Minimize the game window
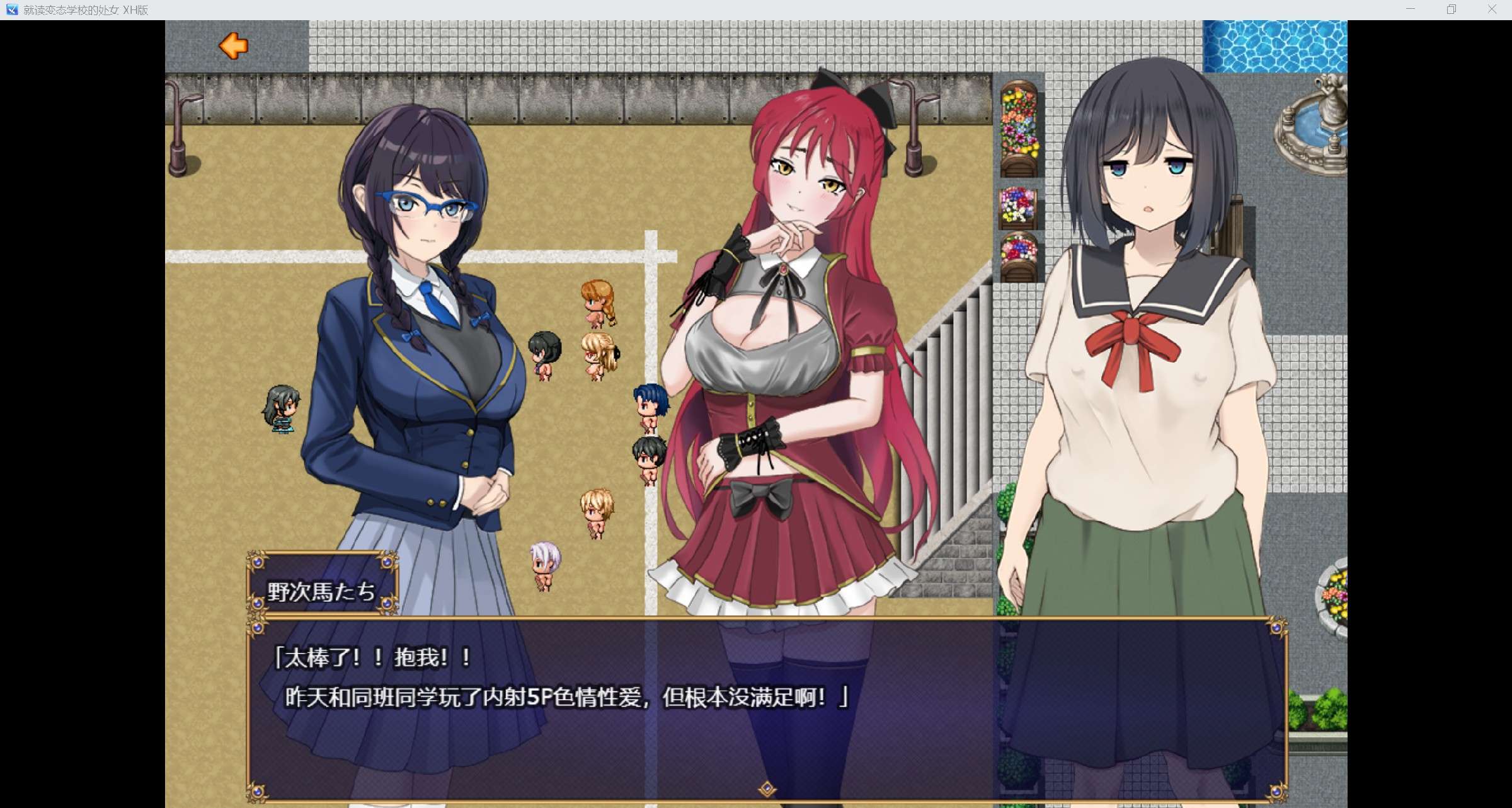 pyautogui.click(x=1411, y=9)
